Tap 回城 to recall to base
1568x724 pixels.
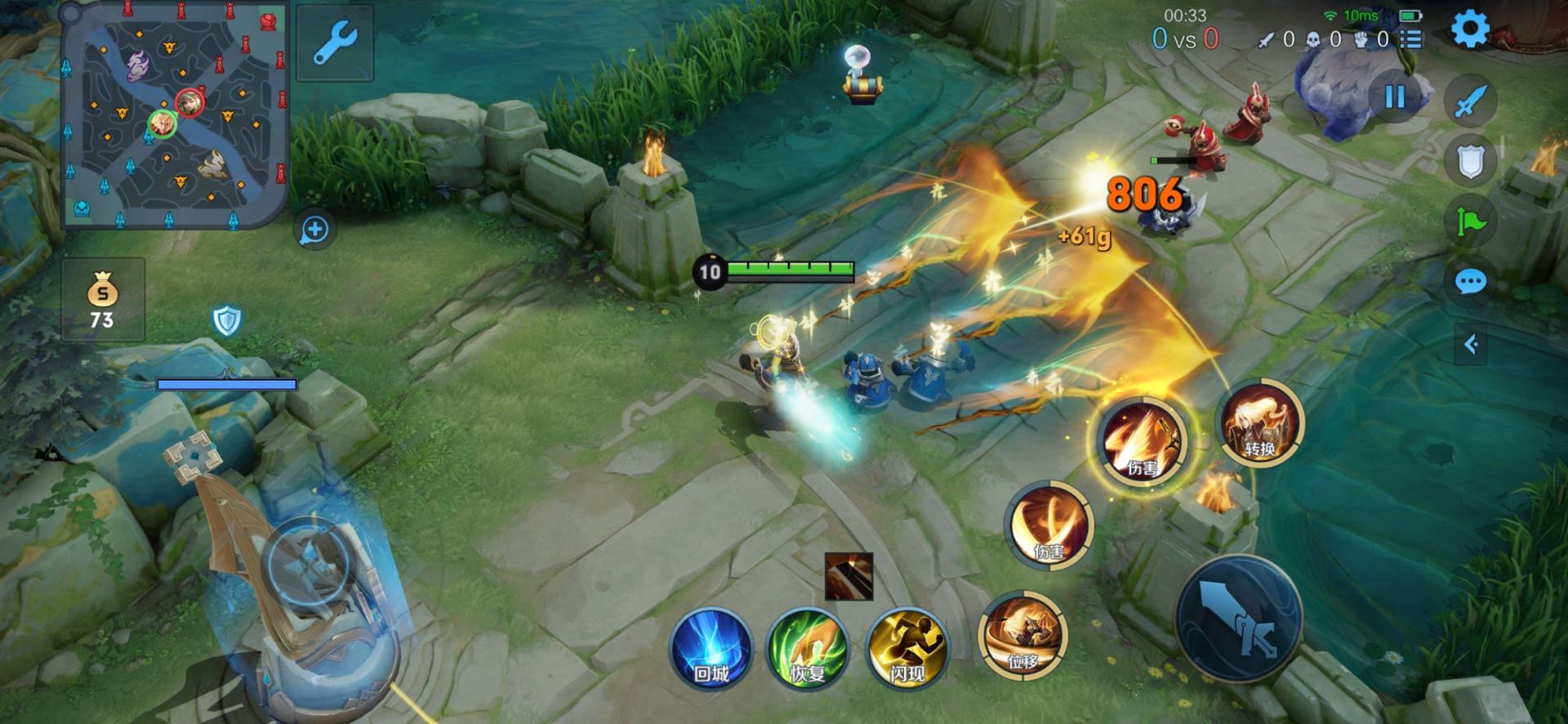coord(710,649)
